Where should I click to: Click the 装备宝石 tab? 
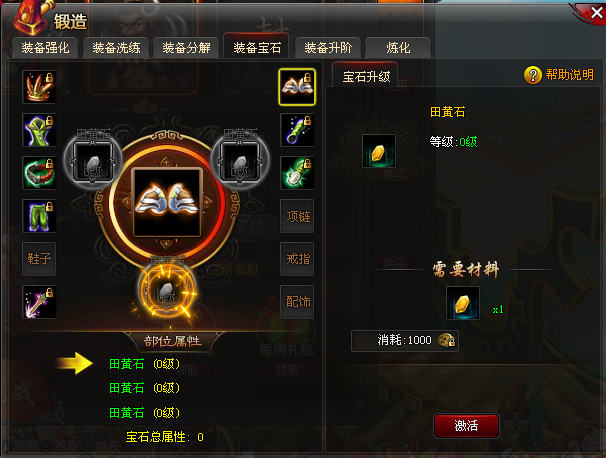(257, 48)
